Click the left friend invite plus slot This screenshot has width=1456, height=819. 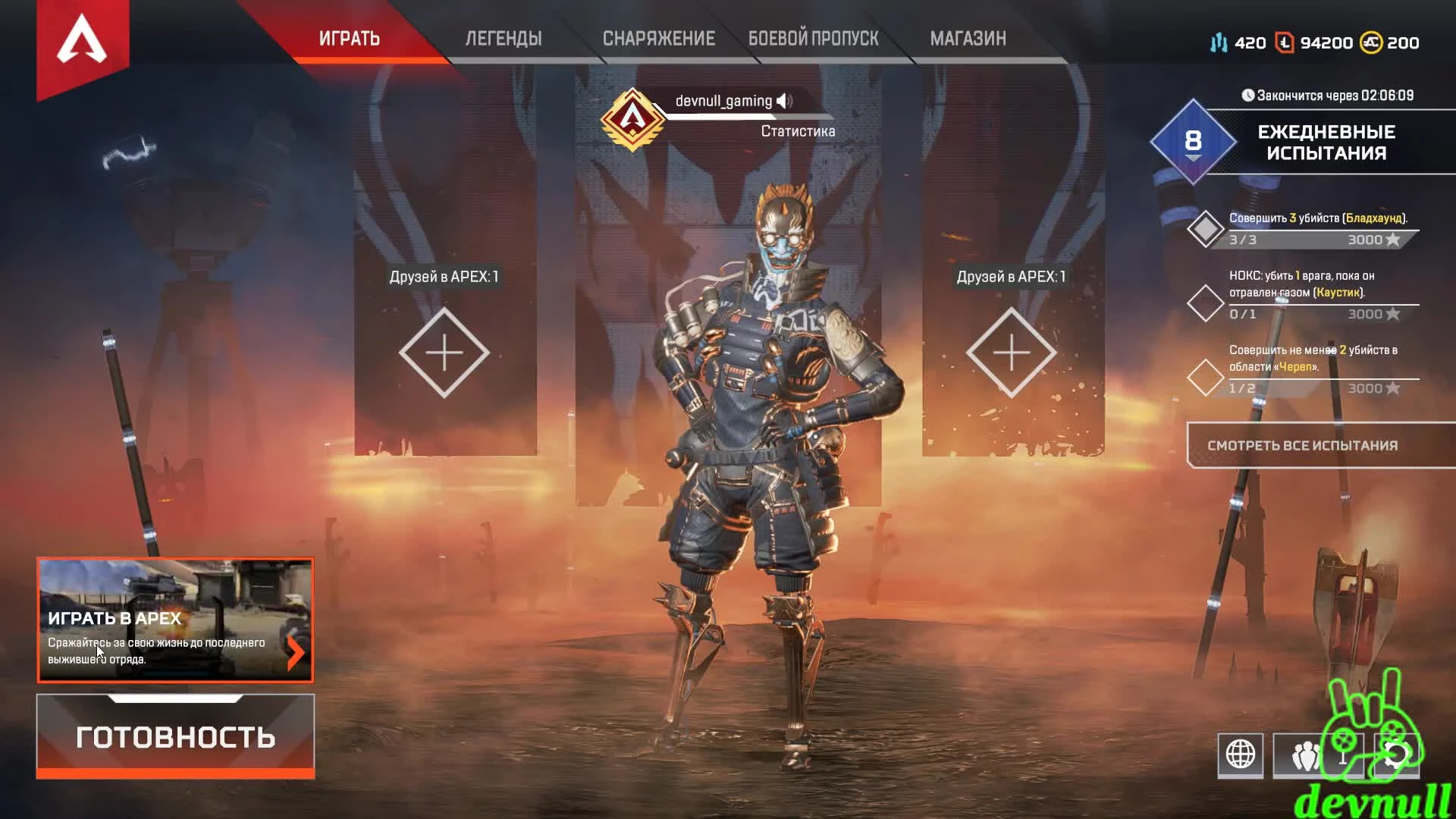(x=445, y=351)
